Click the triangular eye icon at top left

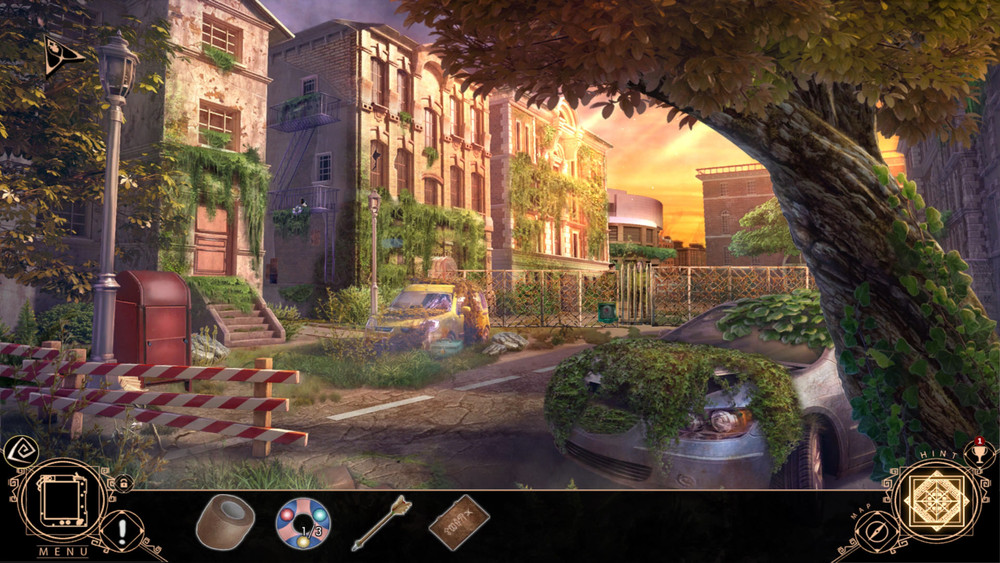[62, 56]
